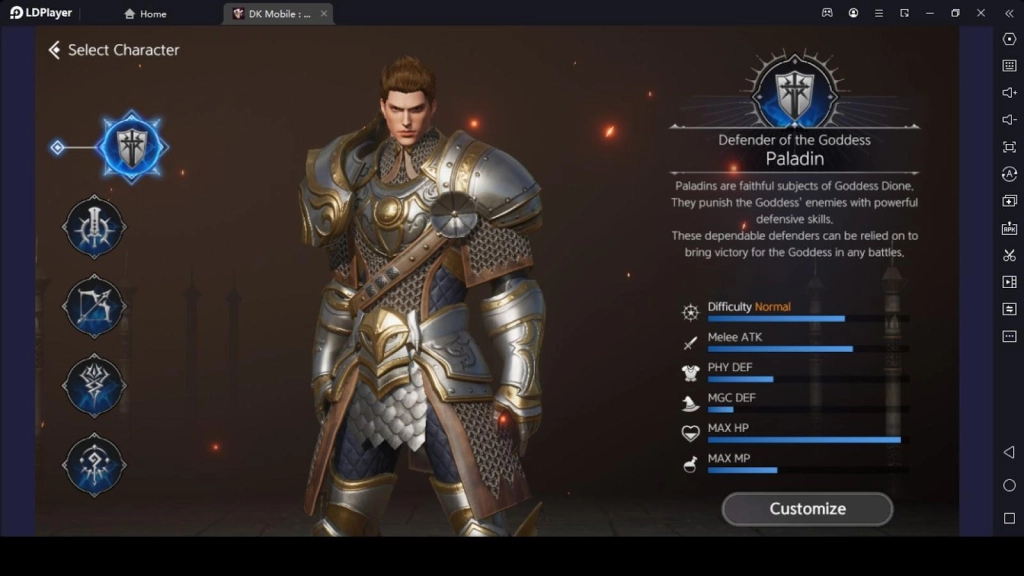Close the LDPlayer emulator window
This screenshot has width=1024, height=576.
(980, 13)
